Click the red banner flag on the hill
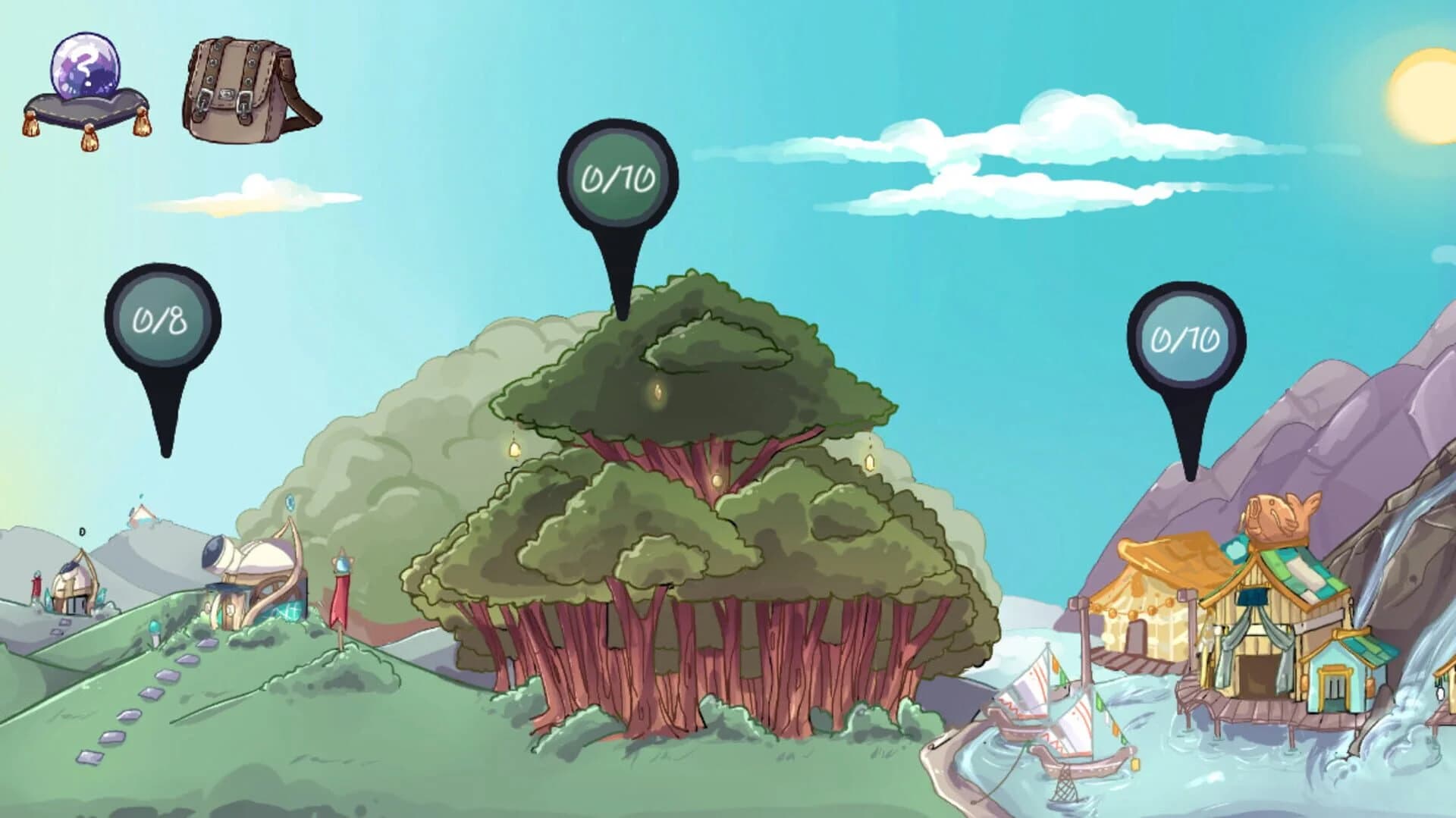This screenshot has width=1456, height=818. point(340,599)
